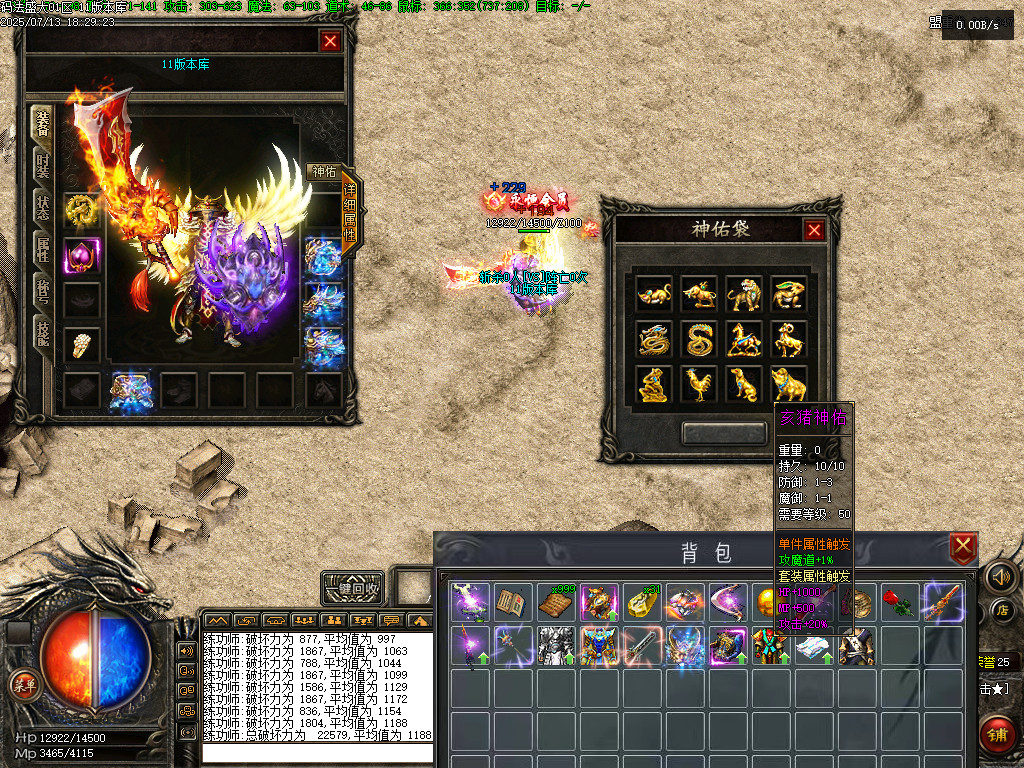
Task: Close the 背包 backpack window
Action: pyautogui.click(x=962, y=547)
